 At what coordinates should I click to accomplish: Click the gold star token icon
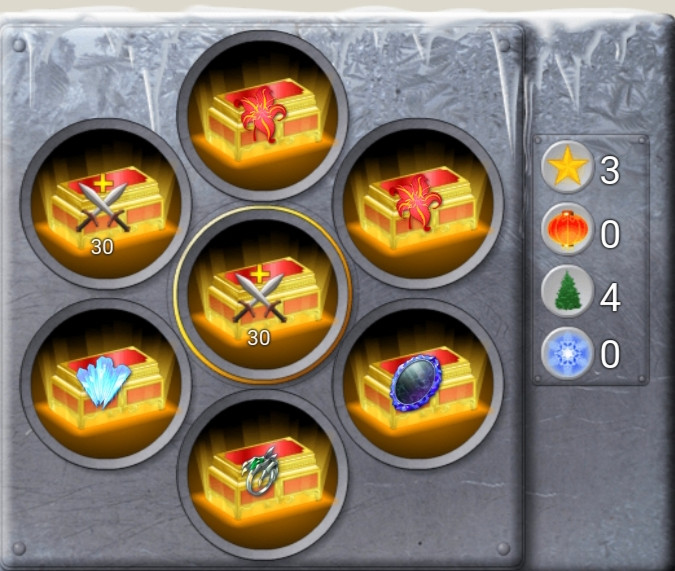(x=567, y=169)
